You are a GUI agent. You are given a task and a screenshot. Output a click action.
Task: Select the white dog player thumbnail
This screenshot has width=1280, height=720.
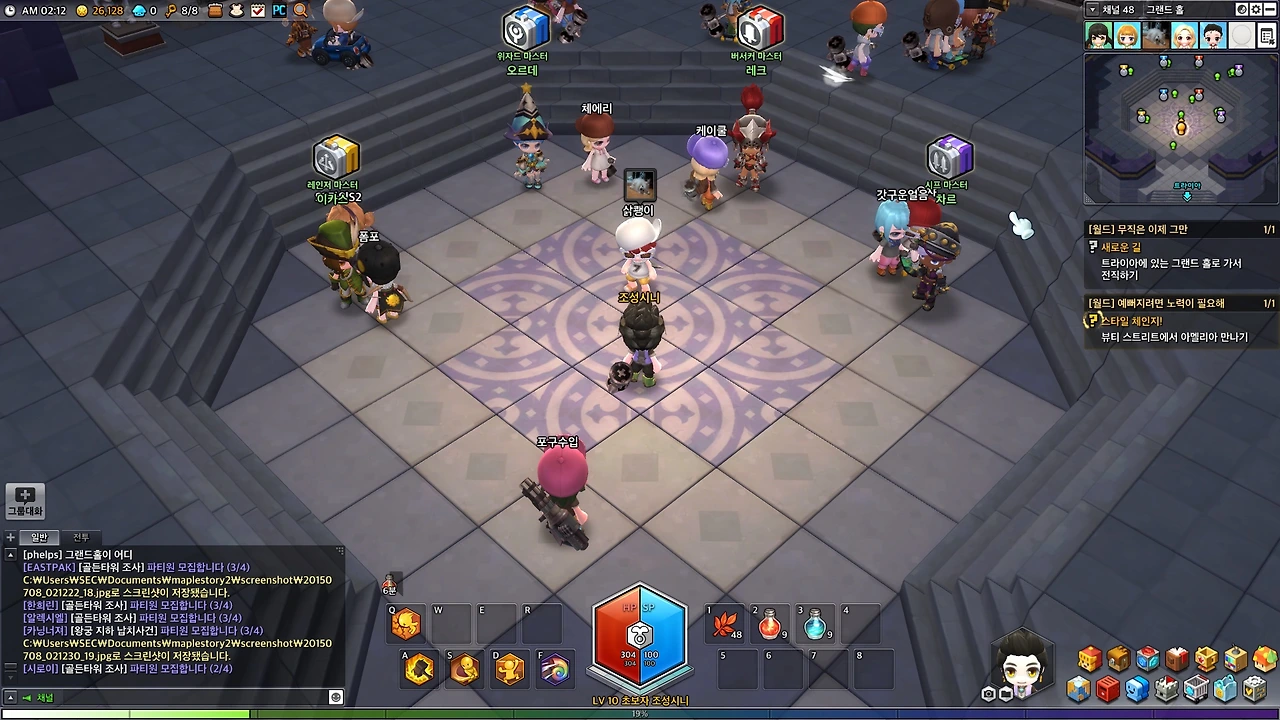tap(1156, 35)
